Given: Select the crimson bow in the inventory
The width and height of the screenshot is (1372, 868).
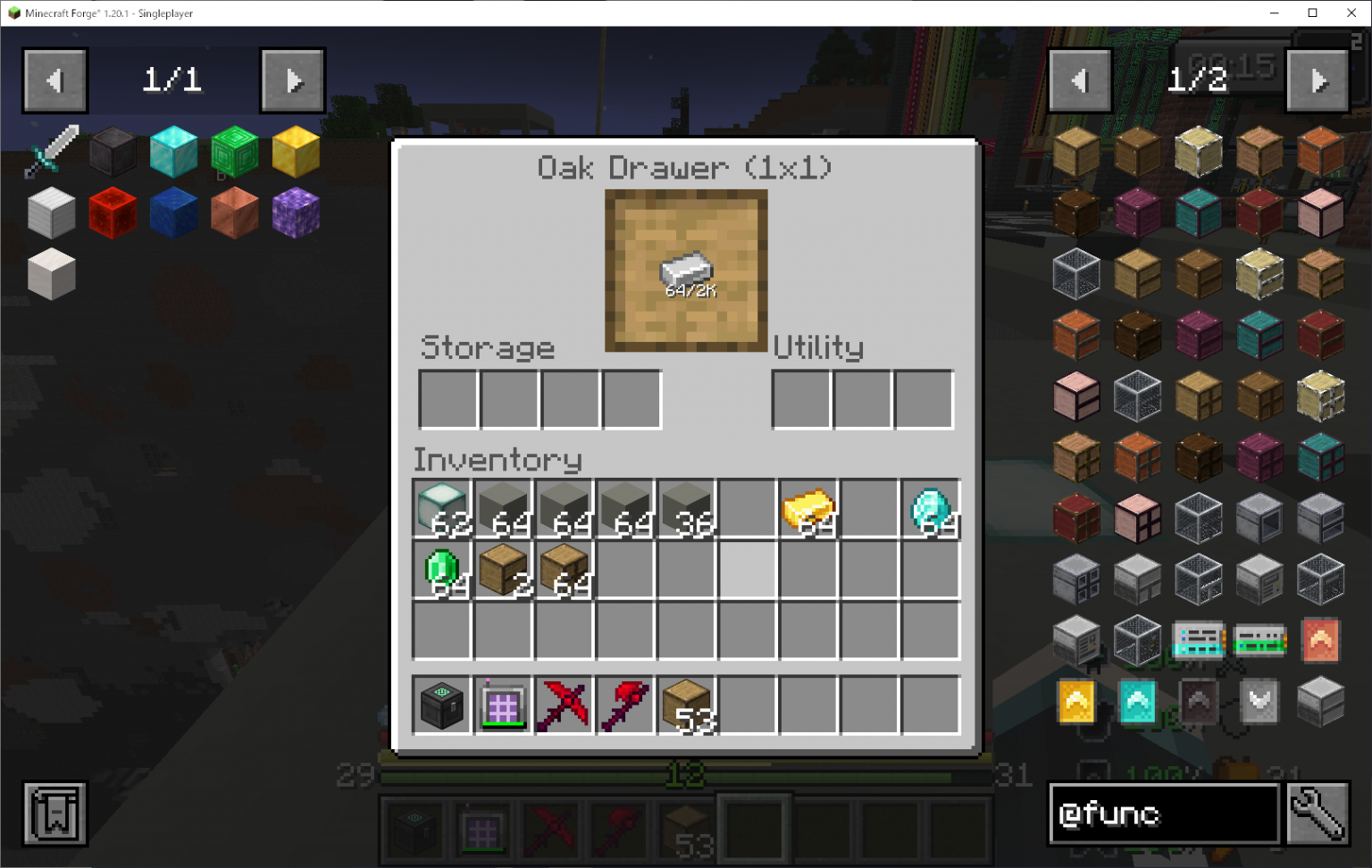Looking at the screenshot, I should point(563,704).
